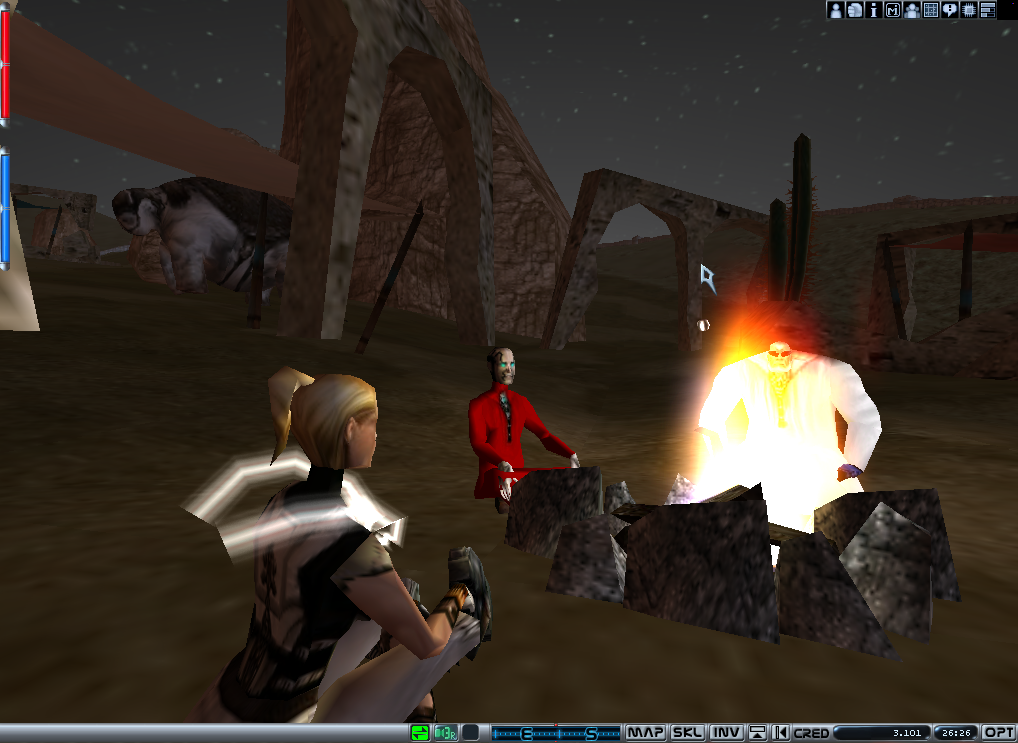The image size is (1018, 743).
Task: Open the stacked list window icon
Action: point(988,10)
